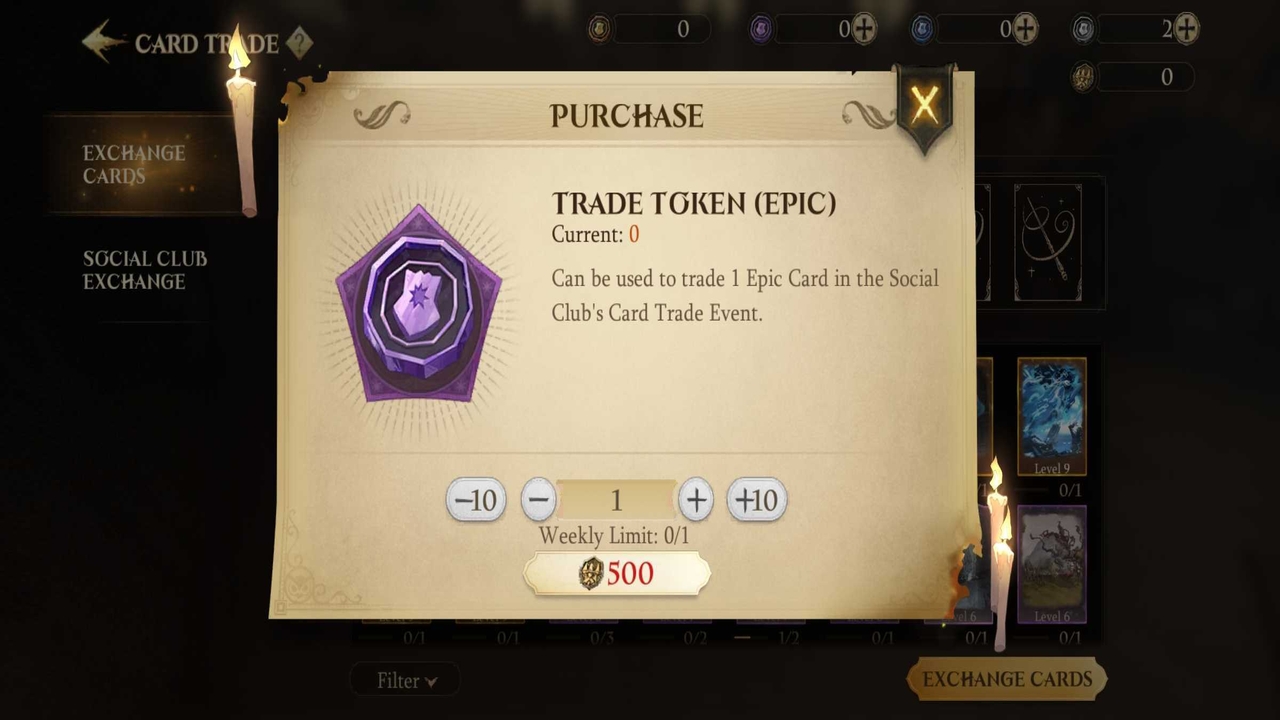1280x720 pixels.
Task: Click the gold token icon in top bar
Action: pos(598,29)
